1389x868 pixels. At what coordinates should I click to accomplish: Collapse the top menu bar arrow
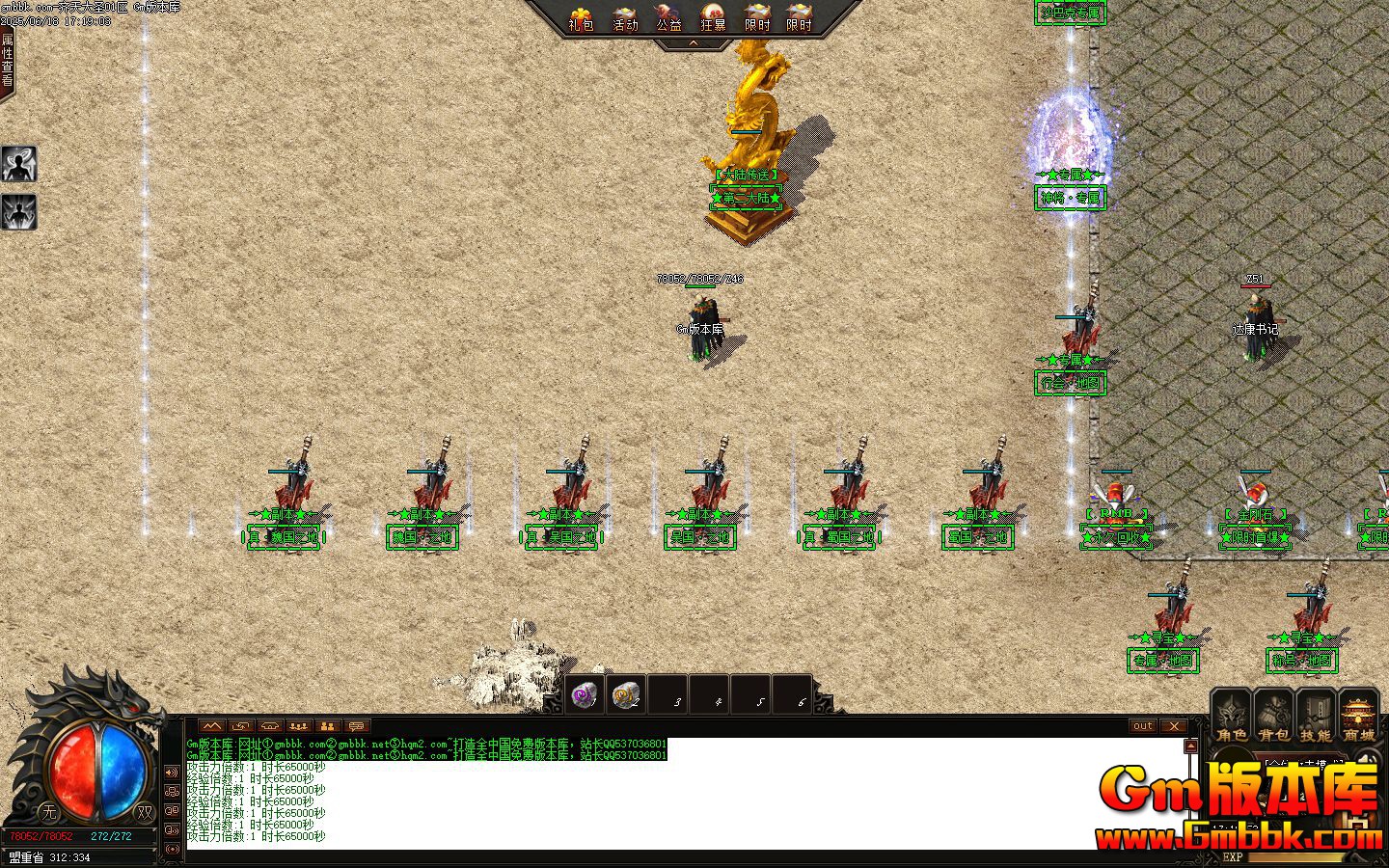pos(693,43)
